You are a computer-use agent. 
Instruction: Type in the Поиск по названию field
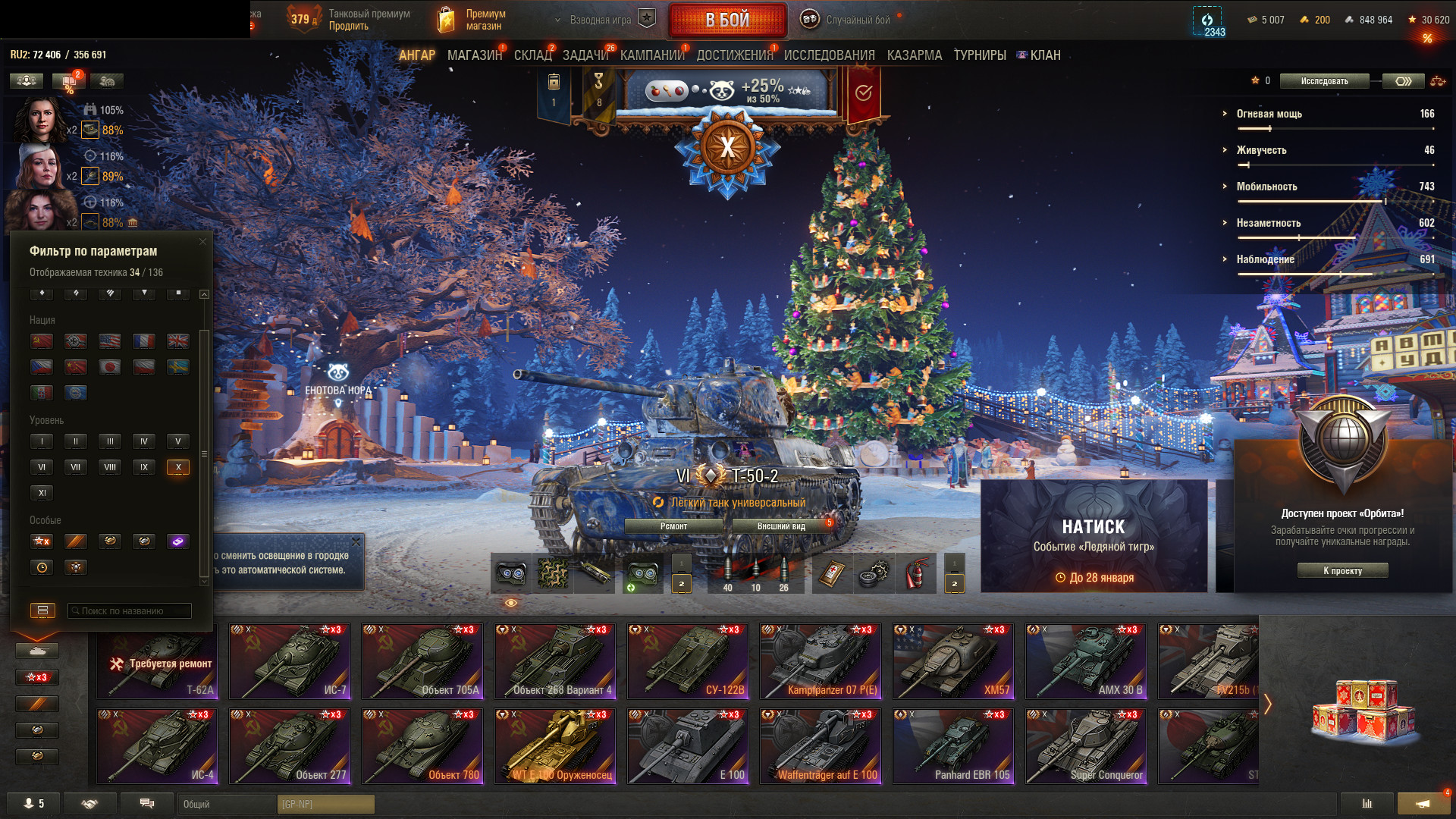click(129, 610)
